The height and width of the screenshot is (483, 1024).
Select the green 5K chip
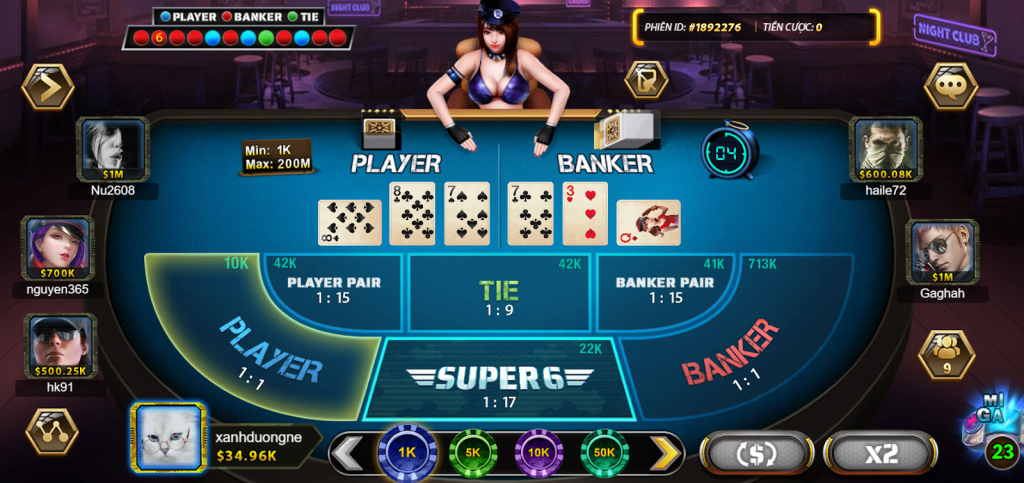(x=473, y=453)
